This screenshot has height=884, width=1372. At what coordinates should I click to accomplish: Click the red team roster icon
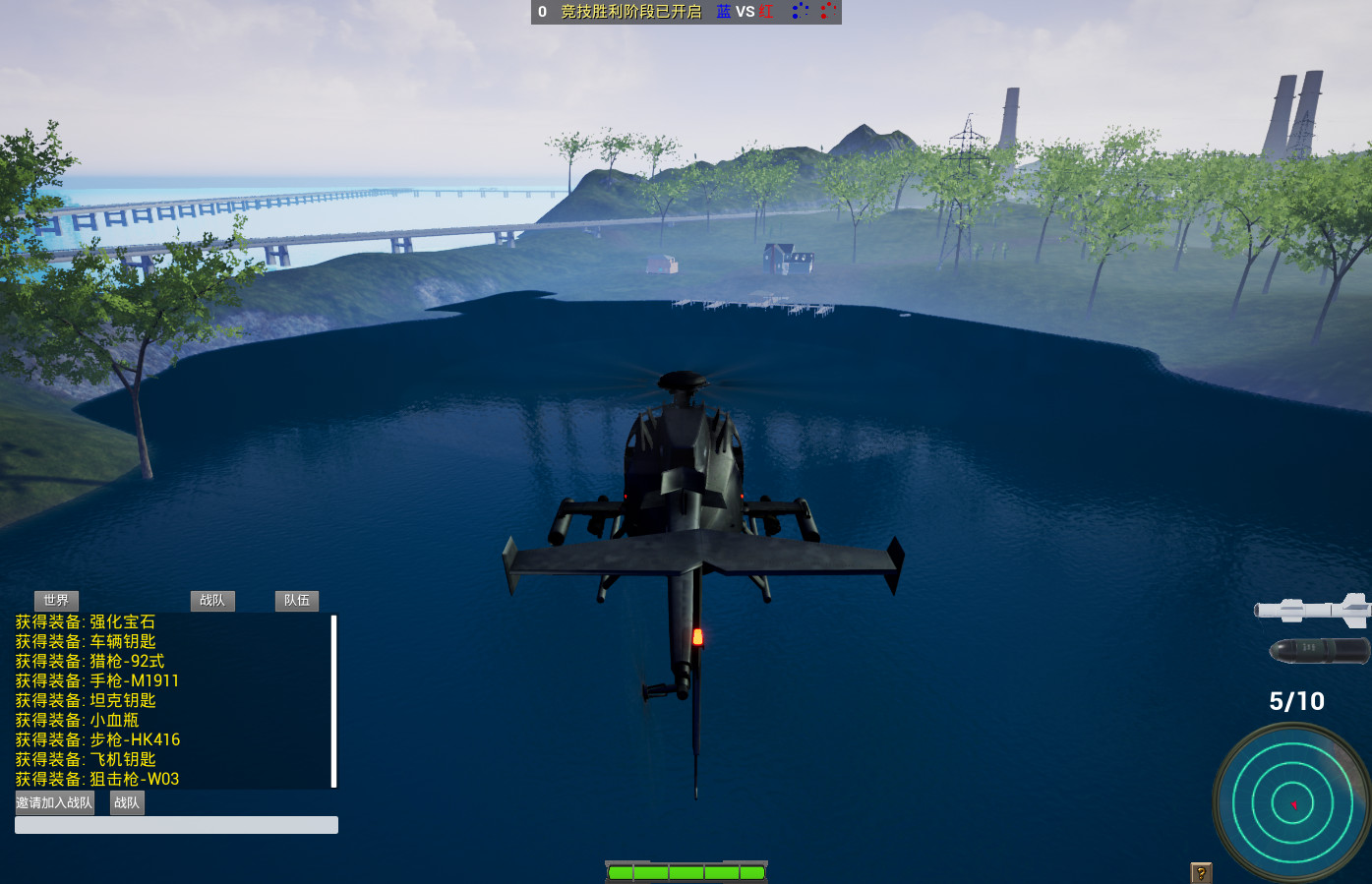(x=826, y=13)
